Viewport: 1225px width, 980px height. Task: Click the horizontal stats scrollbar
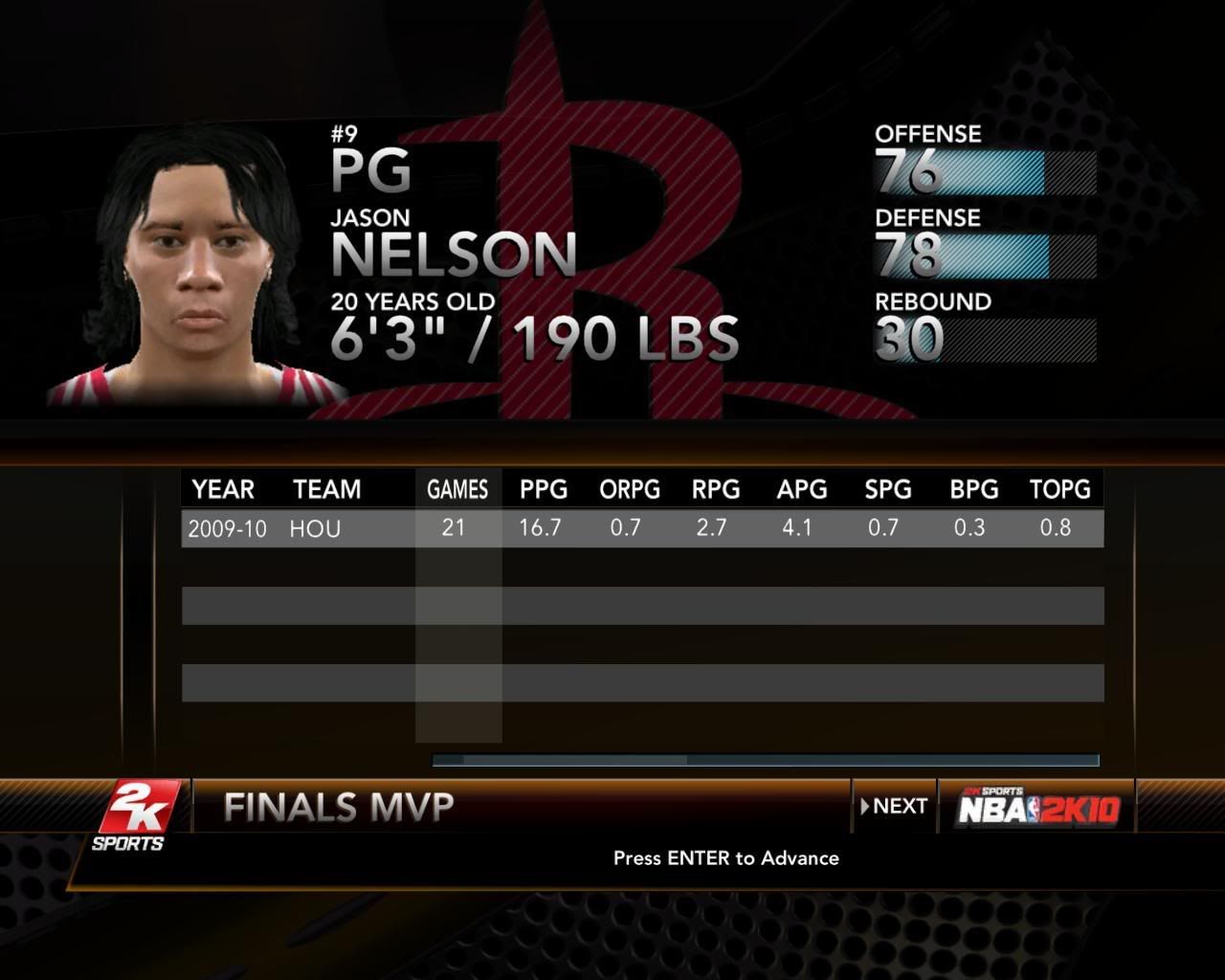click(765, 761)
